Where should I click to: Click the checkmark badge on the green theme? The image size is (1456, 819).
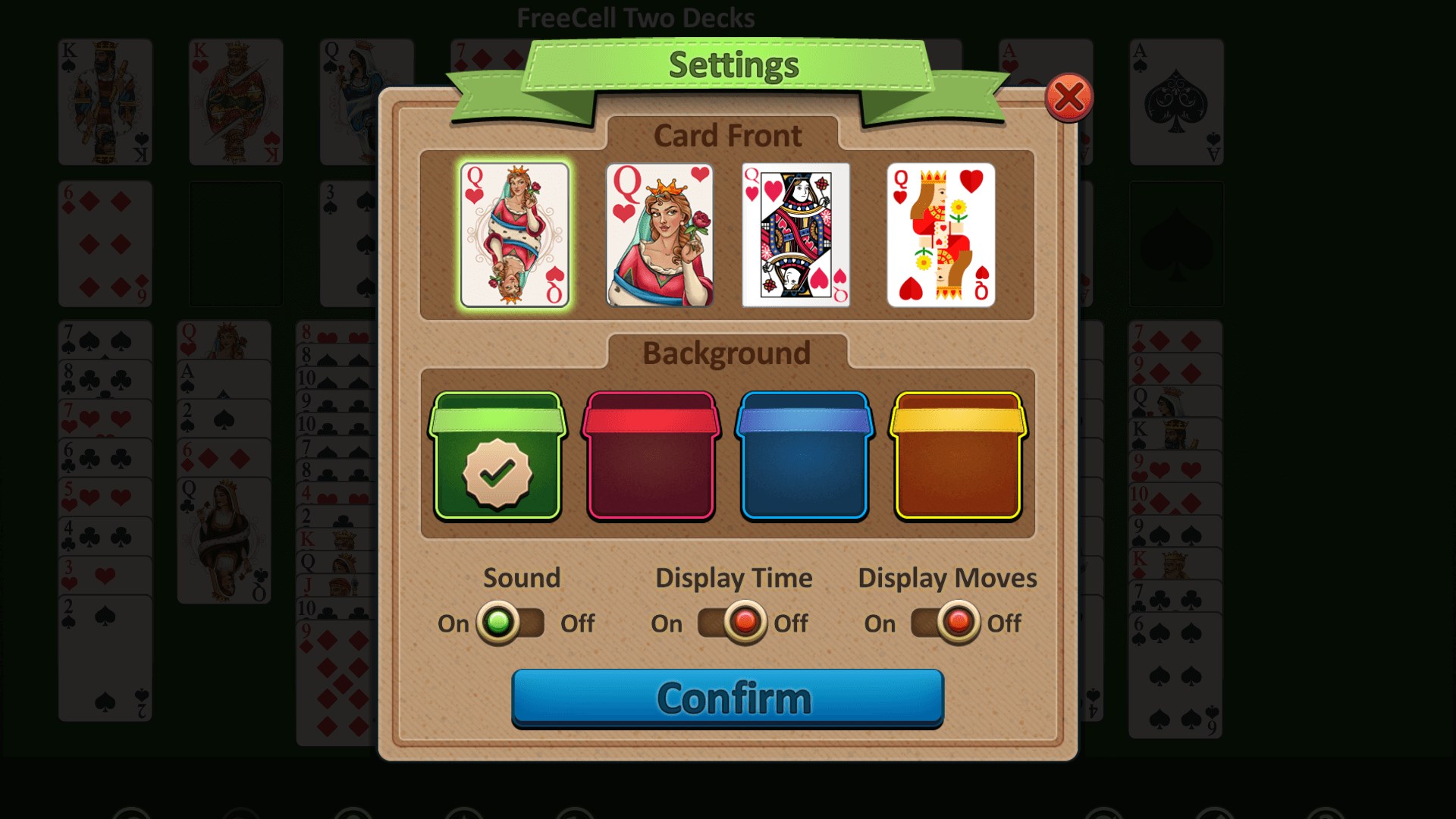(498, 473)
